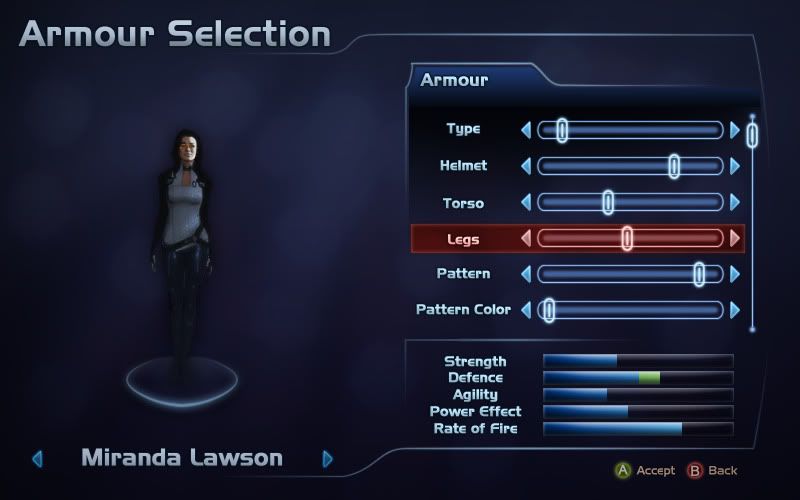This screenshot has width=800, height=500.
Task: Click Torso's left arrow
Action: pyautogui.click(x=526, y=202)
